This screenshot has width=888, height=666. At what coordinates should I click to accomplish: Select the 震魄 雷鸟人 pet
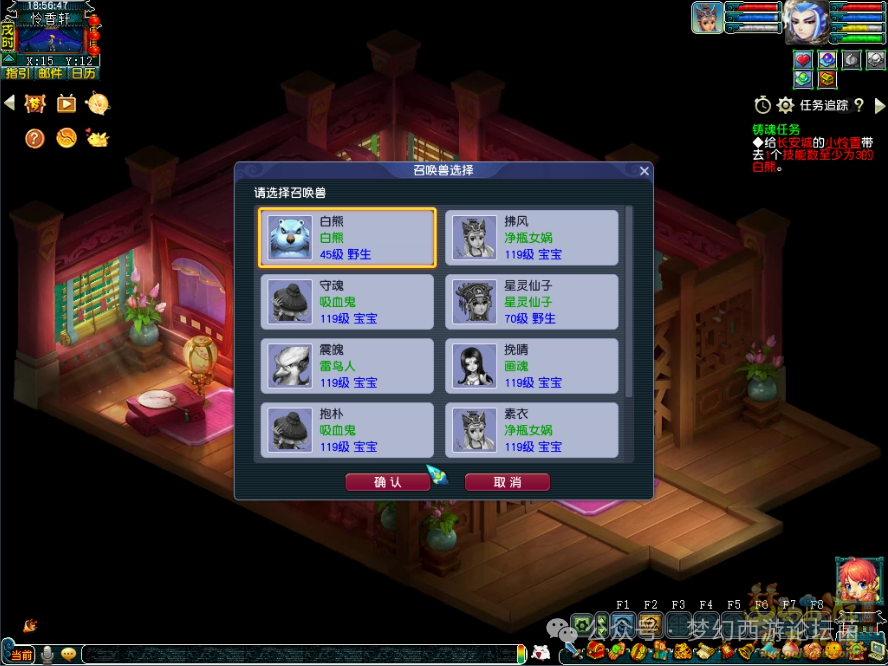point(347,366)
